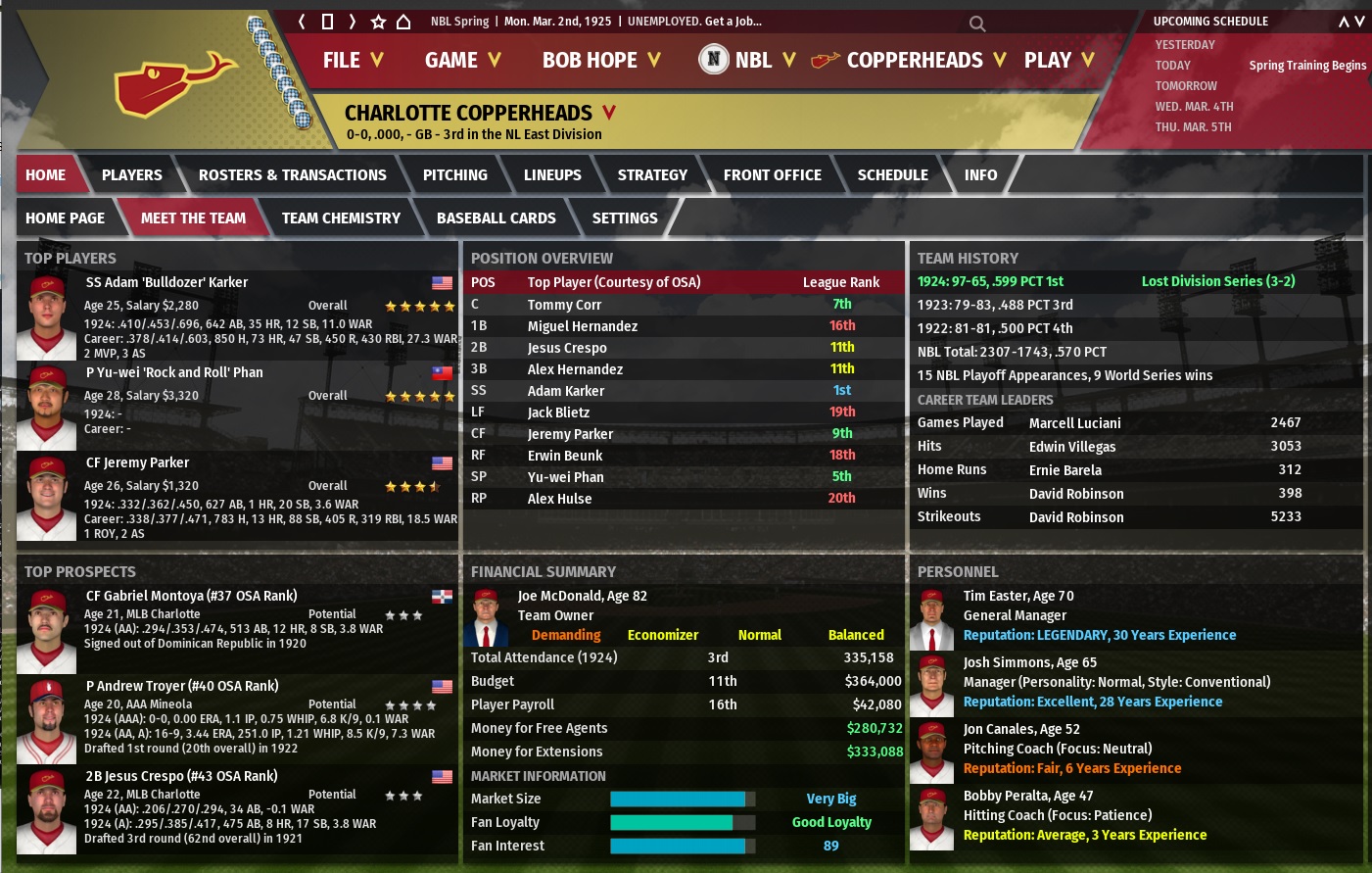Open the FRONT OFFICE tab
The image size is (1372, 873).
(x=772, y=175)
